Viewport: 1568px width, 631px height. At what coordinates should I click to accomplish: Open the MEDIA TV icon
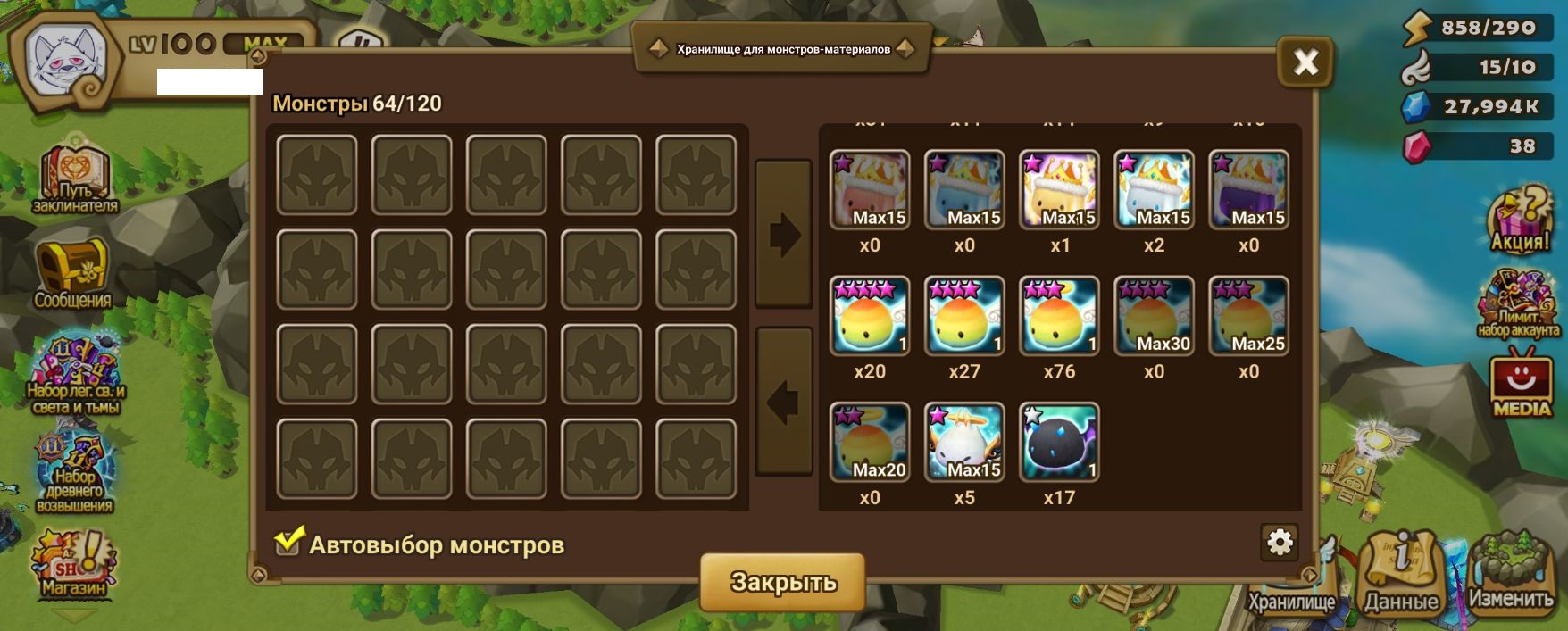(x=1521, y=384)
